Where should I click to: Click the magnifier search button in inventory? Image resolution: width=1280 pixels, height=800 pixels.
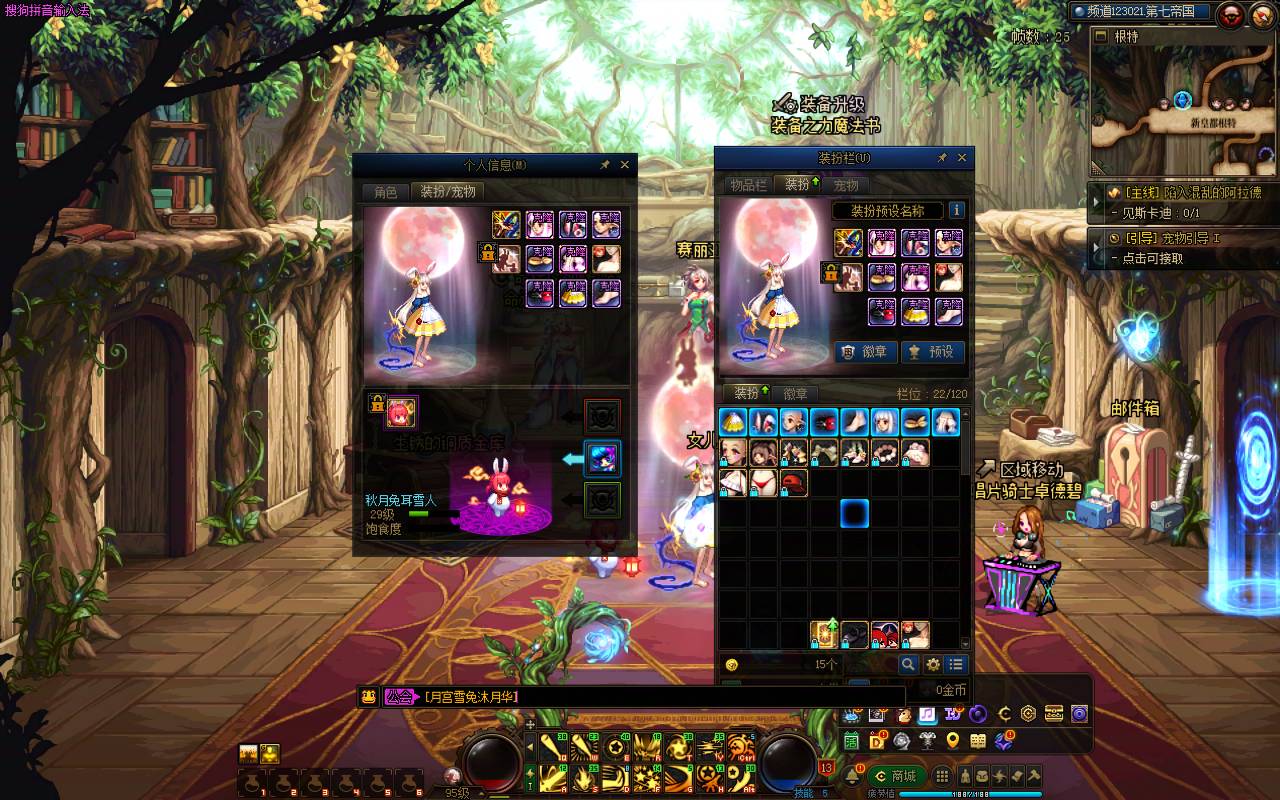point(908,665)
